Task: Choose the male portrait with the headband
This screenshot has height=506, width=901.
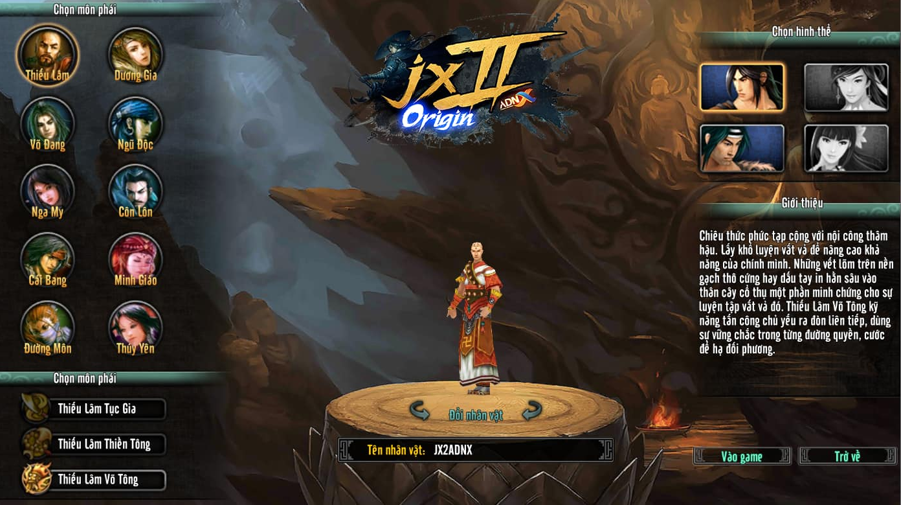Action: coord(742,148)
